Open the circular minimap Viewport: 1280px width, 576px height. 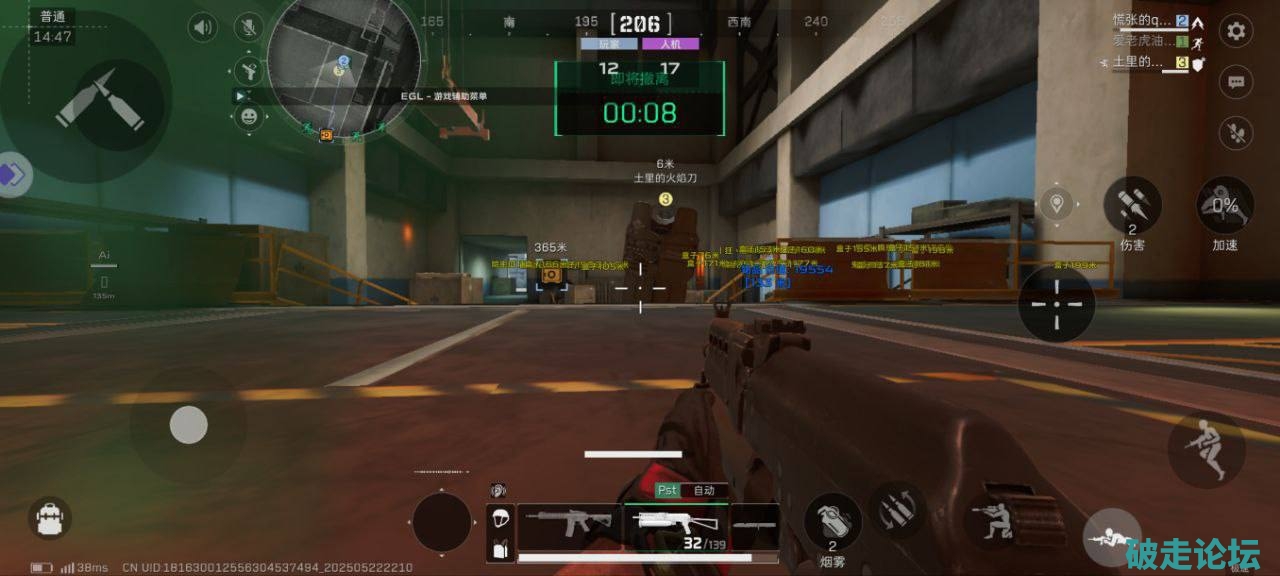coord(343,67)
